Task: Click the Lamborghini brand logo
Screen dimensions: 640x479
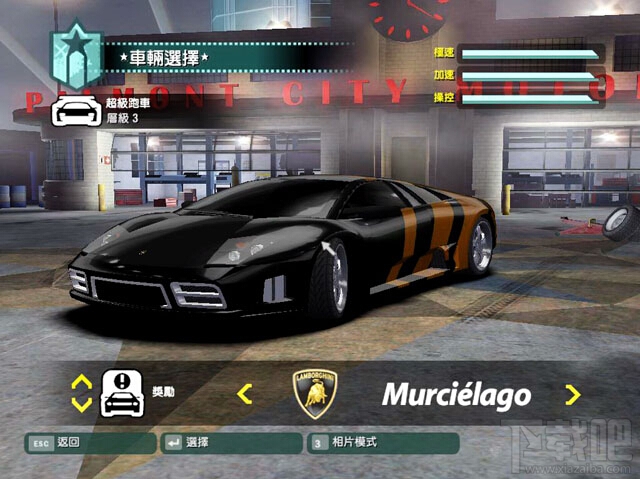Action: [x=314, y=393]
